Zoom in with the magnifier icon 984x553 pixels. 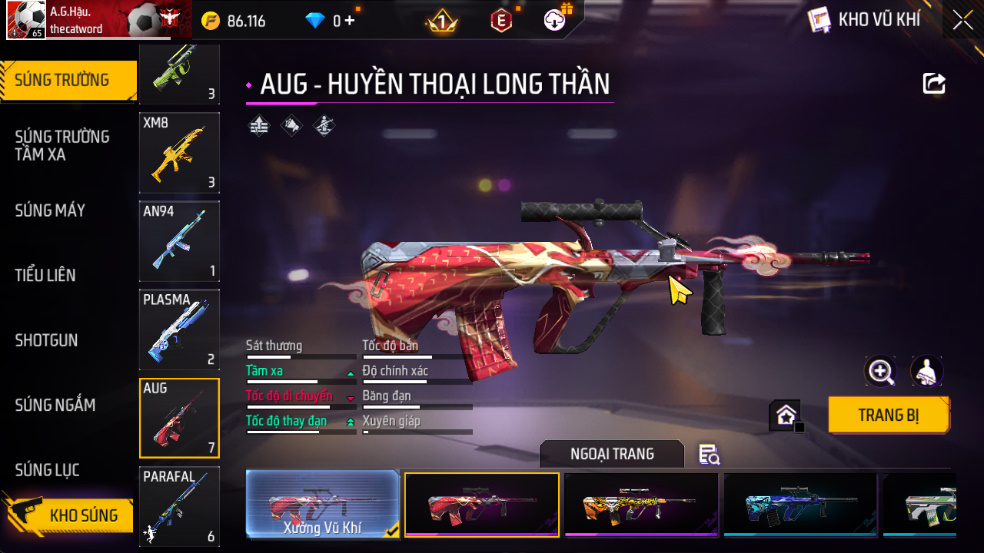point(880,372)
